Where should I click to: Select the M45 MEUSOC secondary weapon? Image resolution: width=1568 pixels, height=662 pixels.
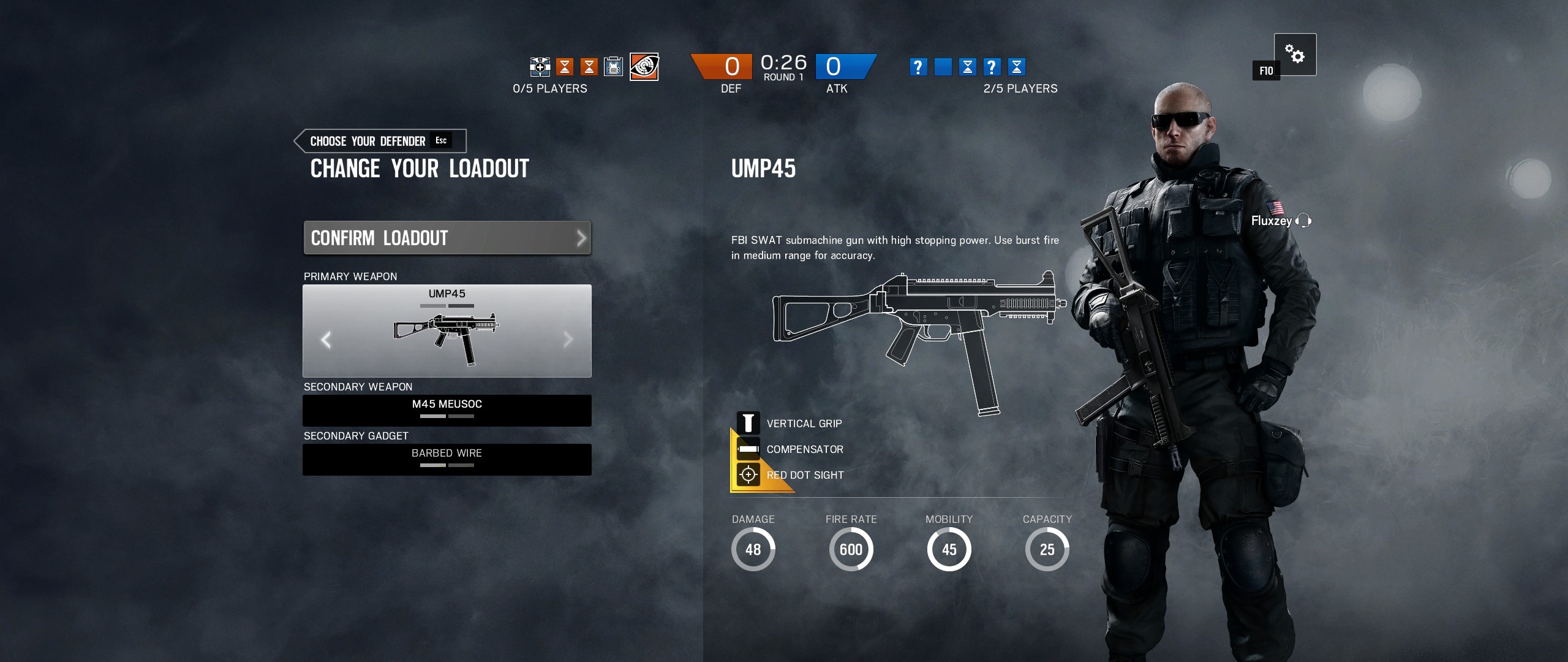(x=447, y=410)
